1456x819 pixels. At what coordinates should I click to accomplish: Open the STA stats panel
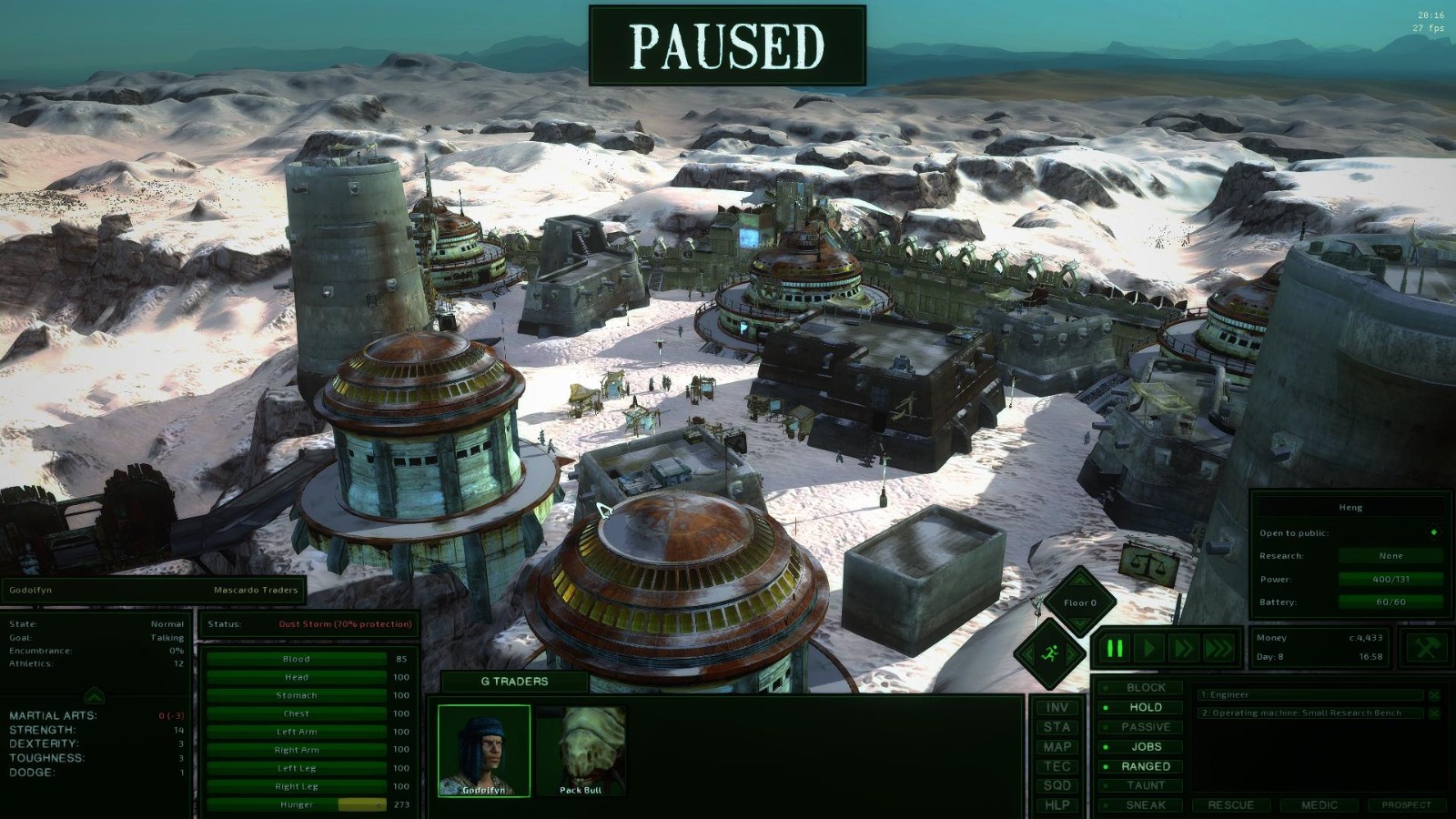[1057, 727]
